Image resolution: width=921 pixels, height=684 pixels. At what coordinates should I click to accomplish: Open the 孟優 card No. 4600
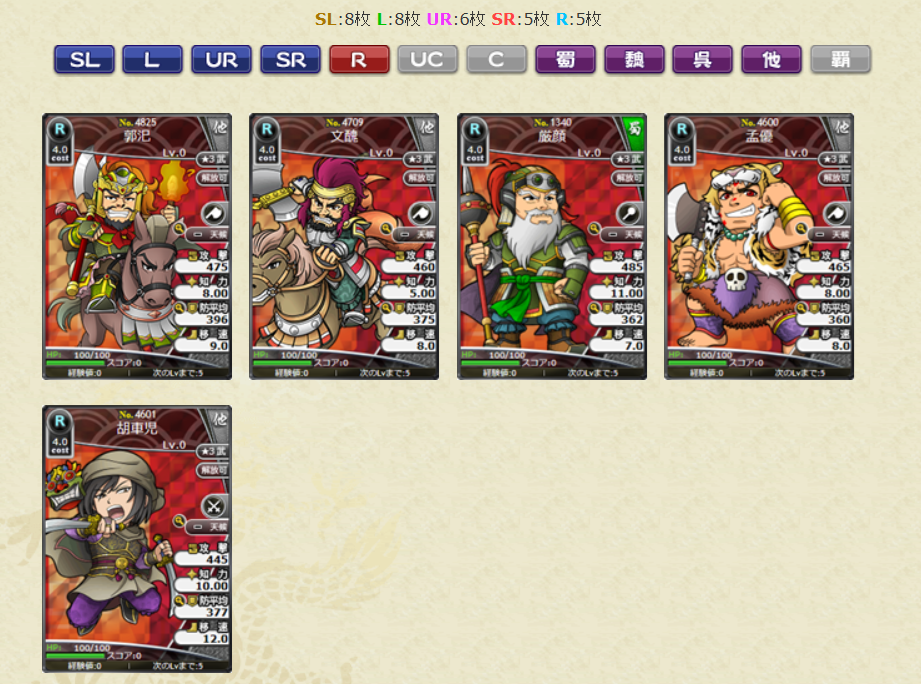pos(759,246)
